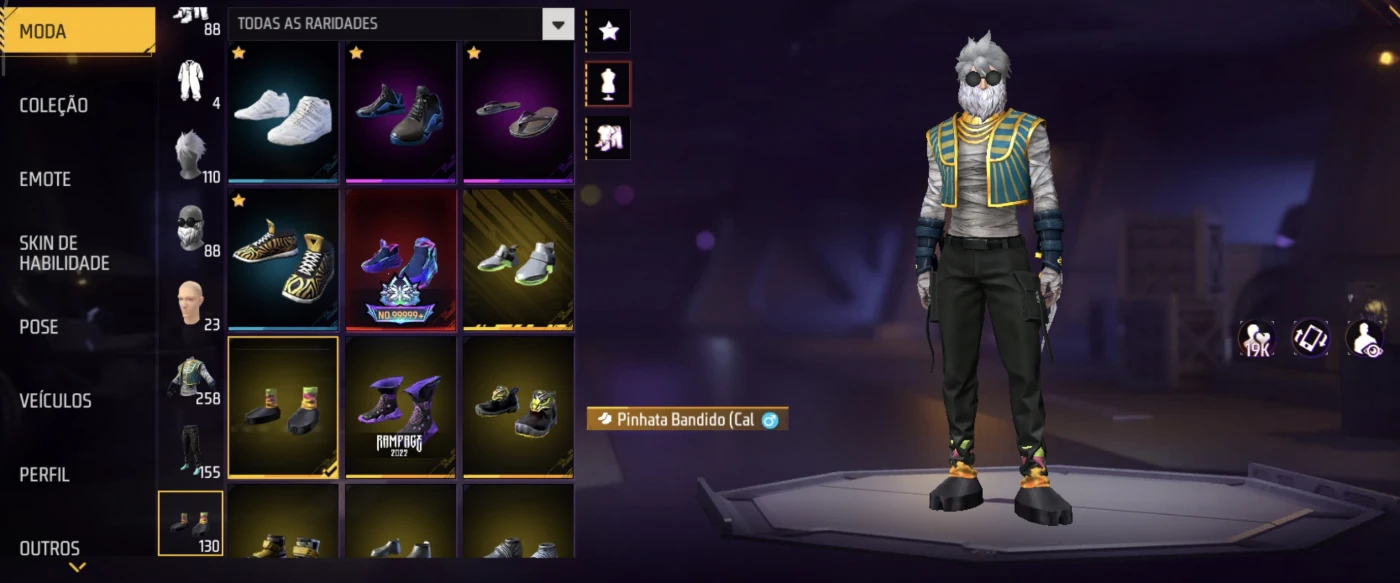Go to the Pose section
This screenshot has height=583, width=1400.
[40, 327]
